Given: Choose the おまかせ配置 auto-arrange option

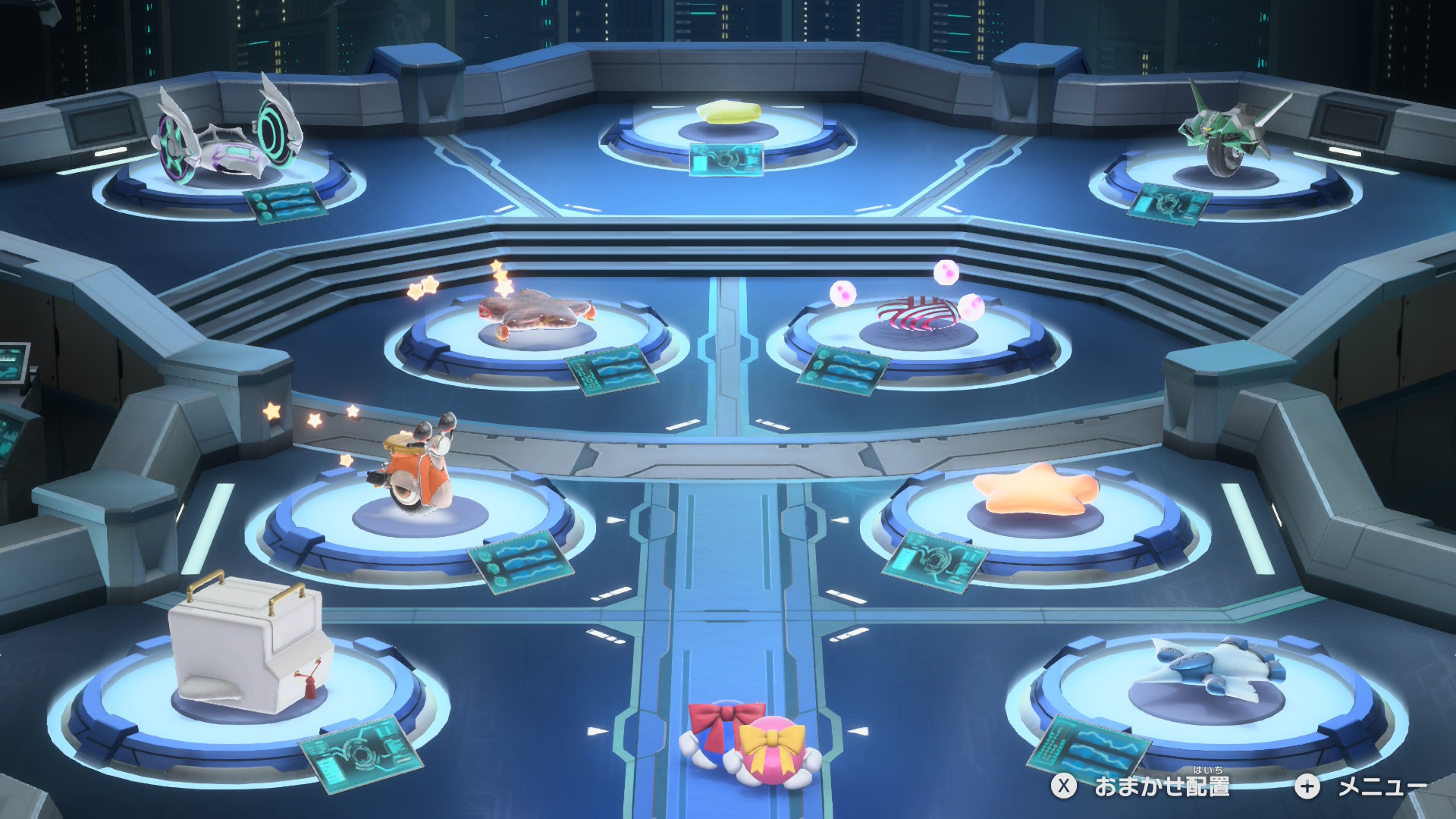Looking at the screenshot, I should [x=1141, y=786].
